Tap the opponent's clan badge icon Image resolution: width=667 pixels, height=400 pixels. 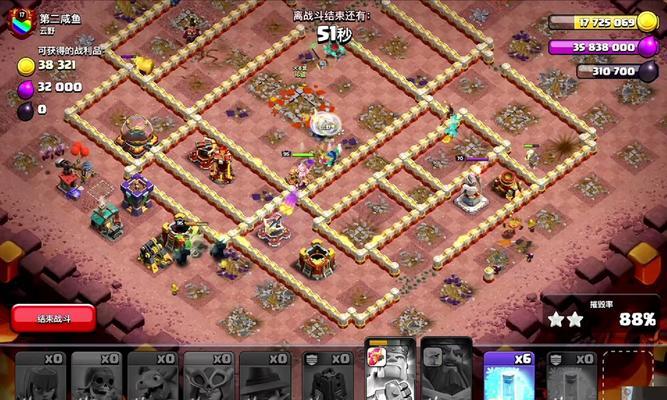click(22, 24)
